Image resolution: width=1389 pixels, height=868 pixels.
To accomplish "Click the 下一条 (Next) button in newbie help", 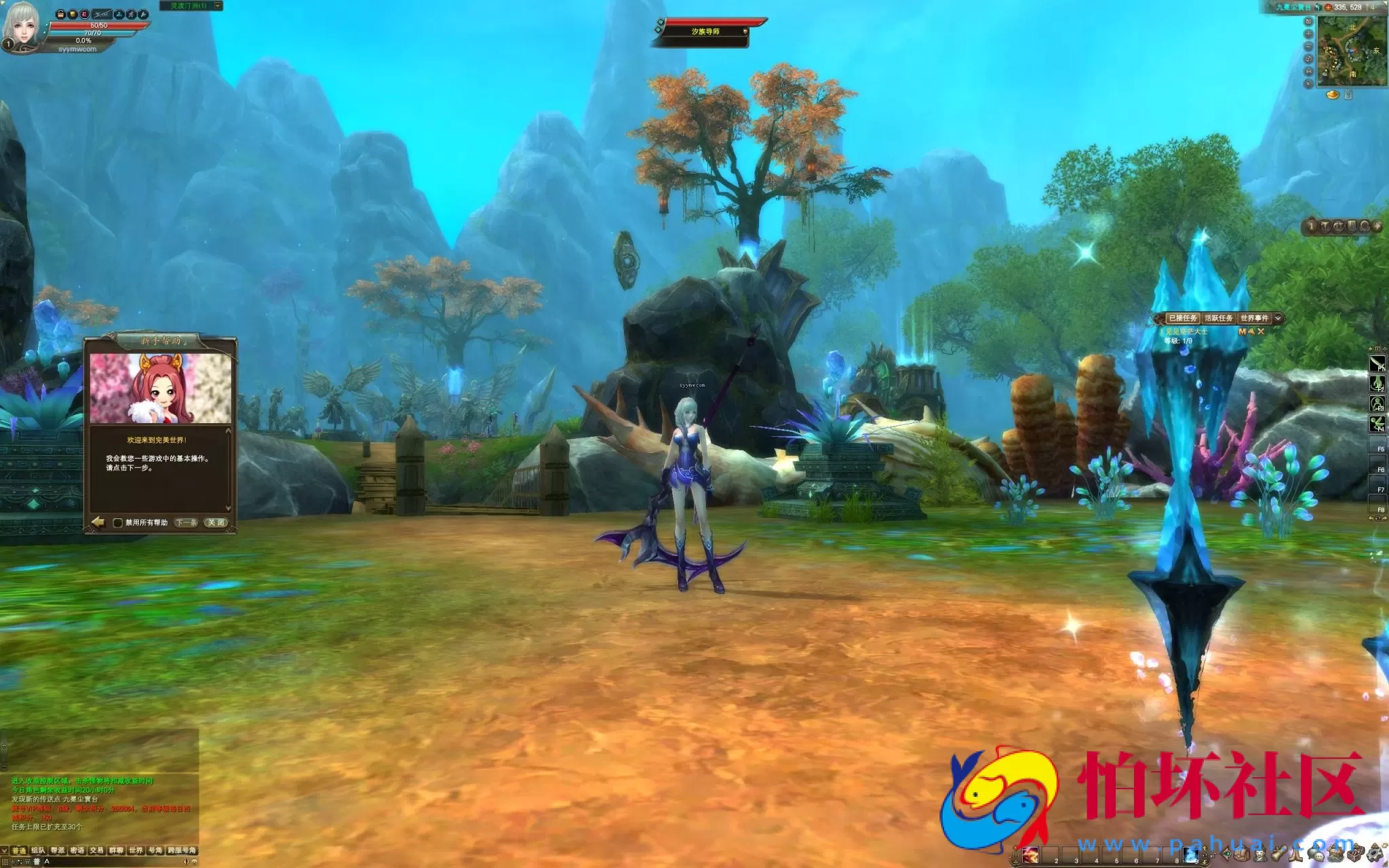I will [186, 522].
